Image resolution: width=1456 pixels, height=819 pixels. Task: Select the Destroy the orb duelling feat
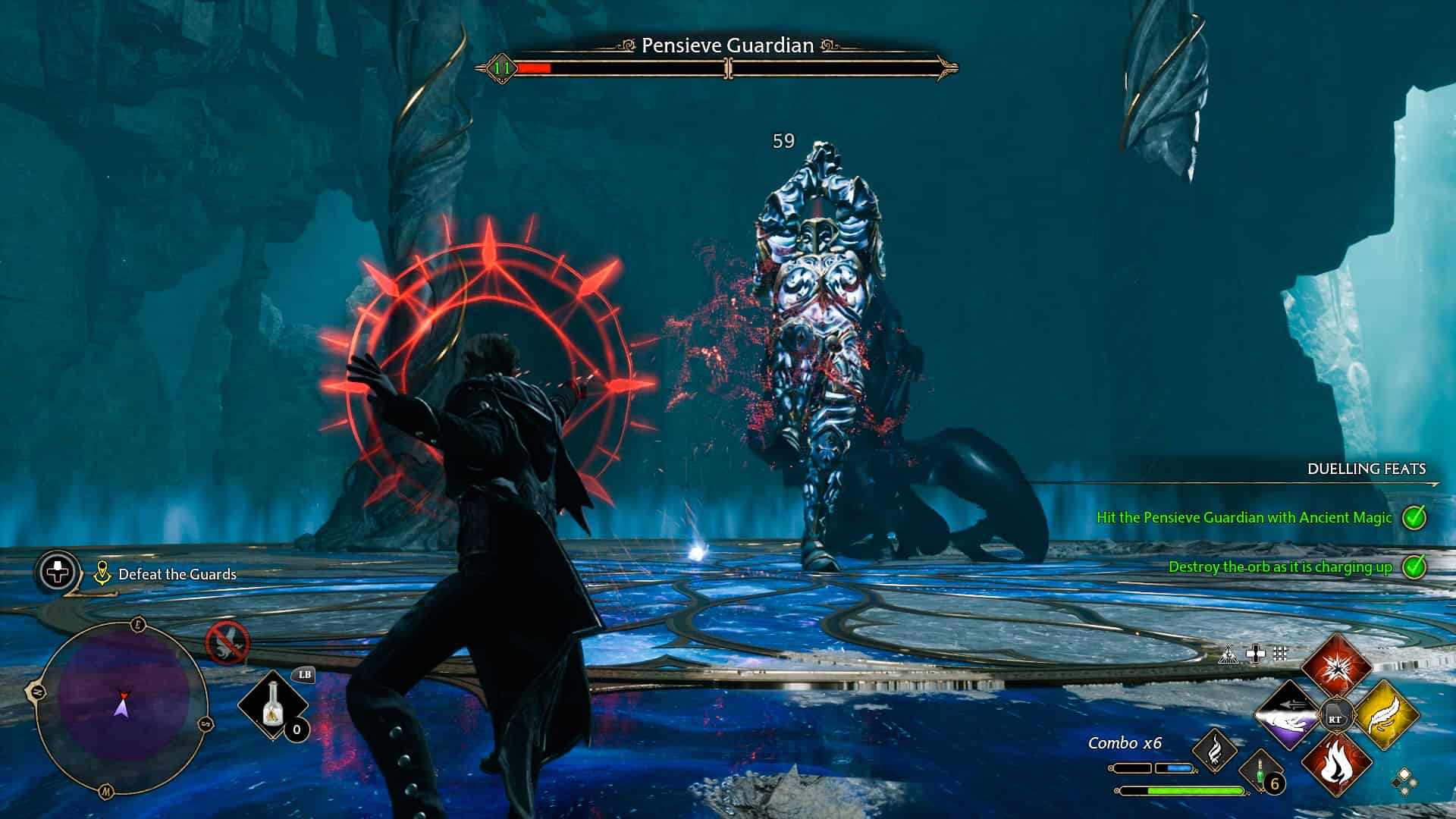tap(1280, 567)
